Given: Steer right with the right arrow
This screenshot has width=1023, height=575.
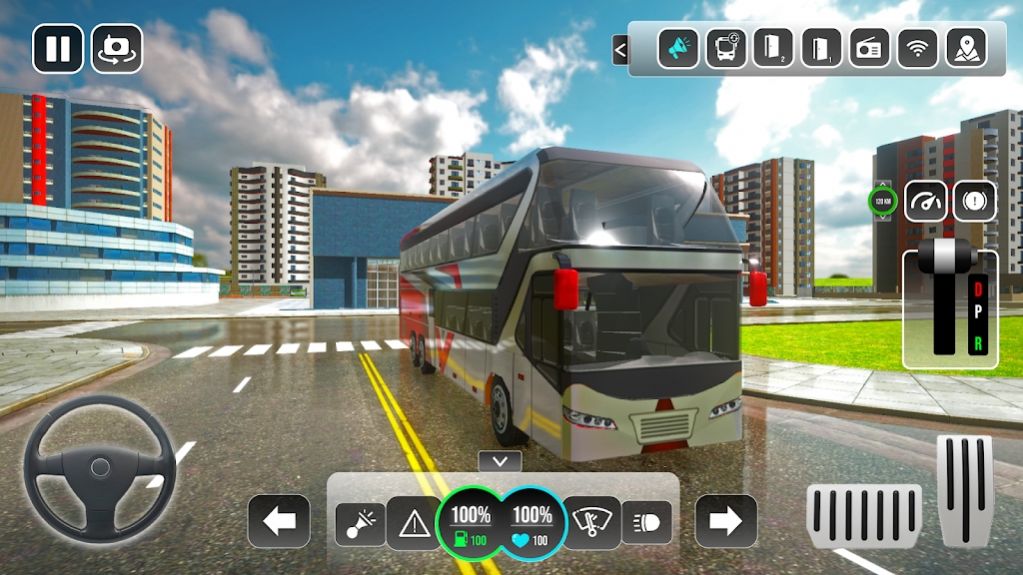Looking at the screenshot, I should coord(726,521).
